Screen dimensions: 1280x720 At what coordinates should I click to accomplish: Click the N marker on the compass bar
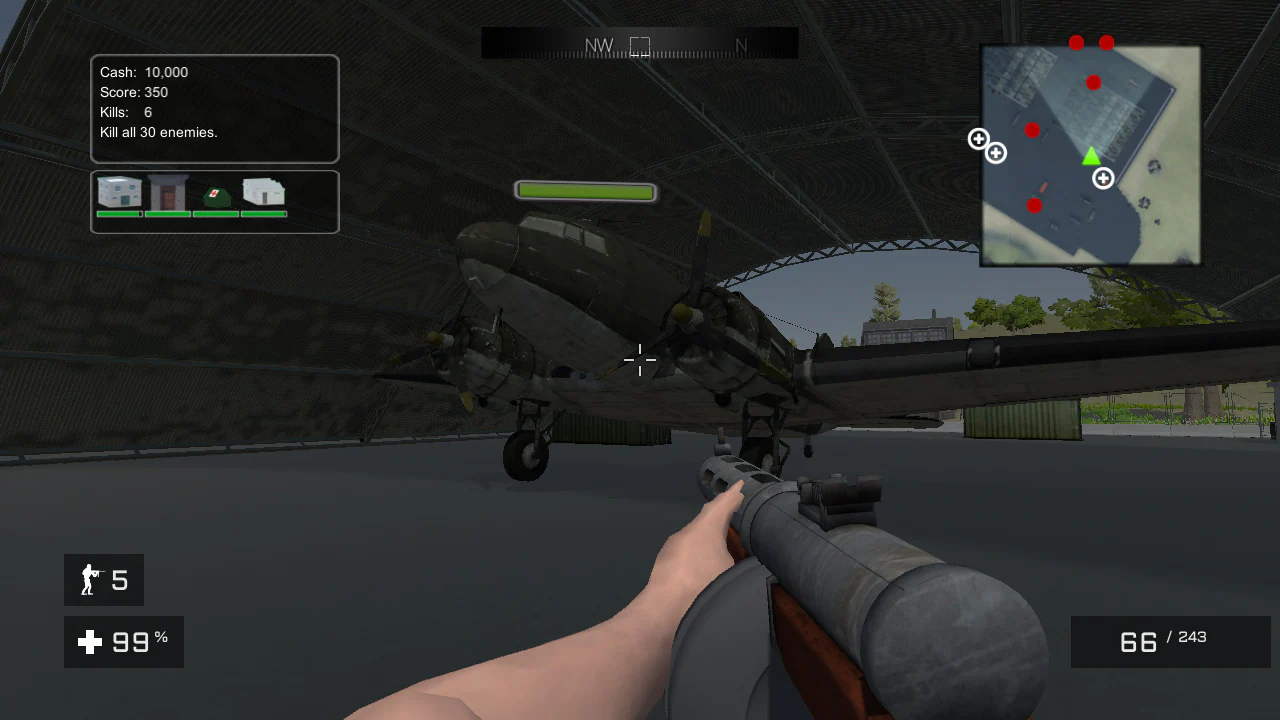(741, 45)
